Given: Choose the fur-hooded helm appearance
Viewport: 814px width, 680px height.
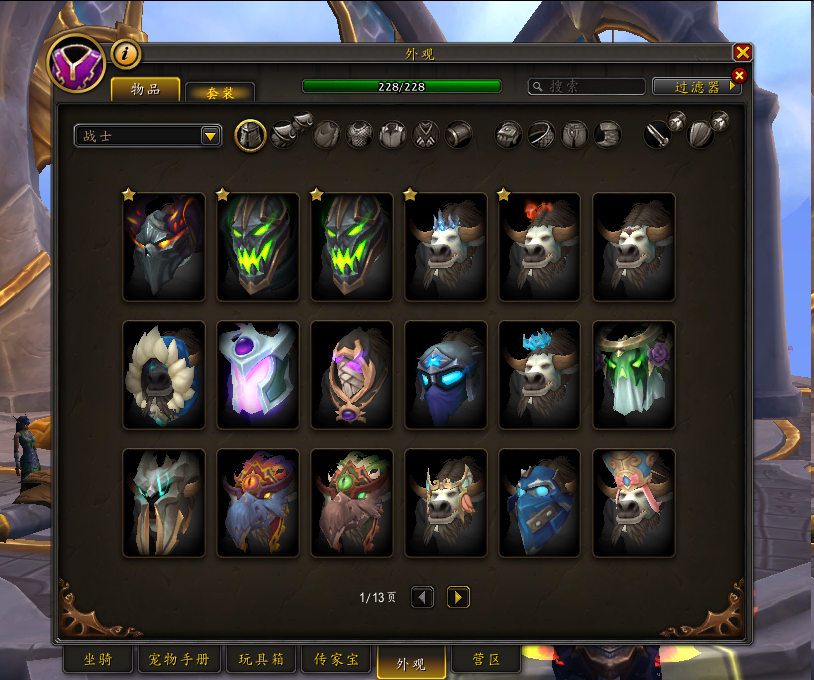Looking at the screenshot, I should click(x=164, y=375).
